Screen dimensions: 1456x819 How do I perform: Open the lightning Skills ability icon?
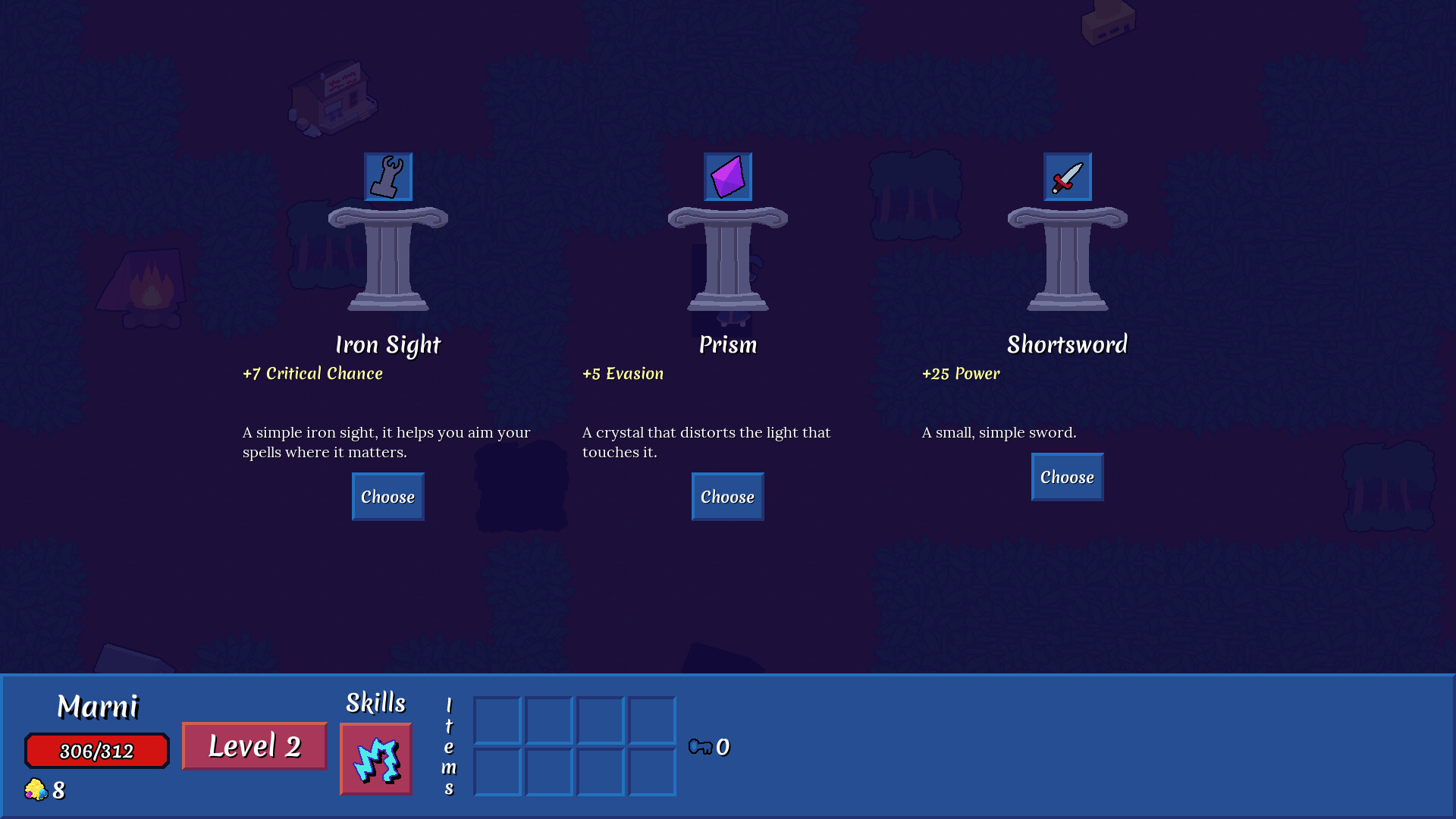pyautogui.click(x=375, y=759)
